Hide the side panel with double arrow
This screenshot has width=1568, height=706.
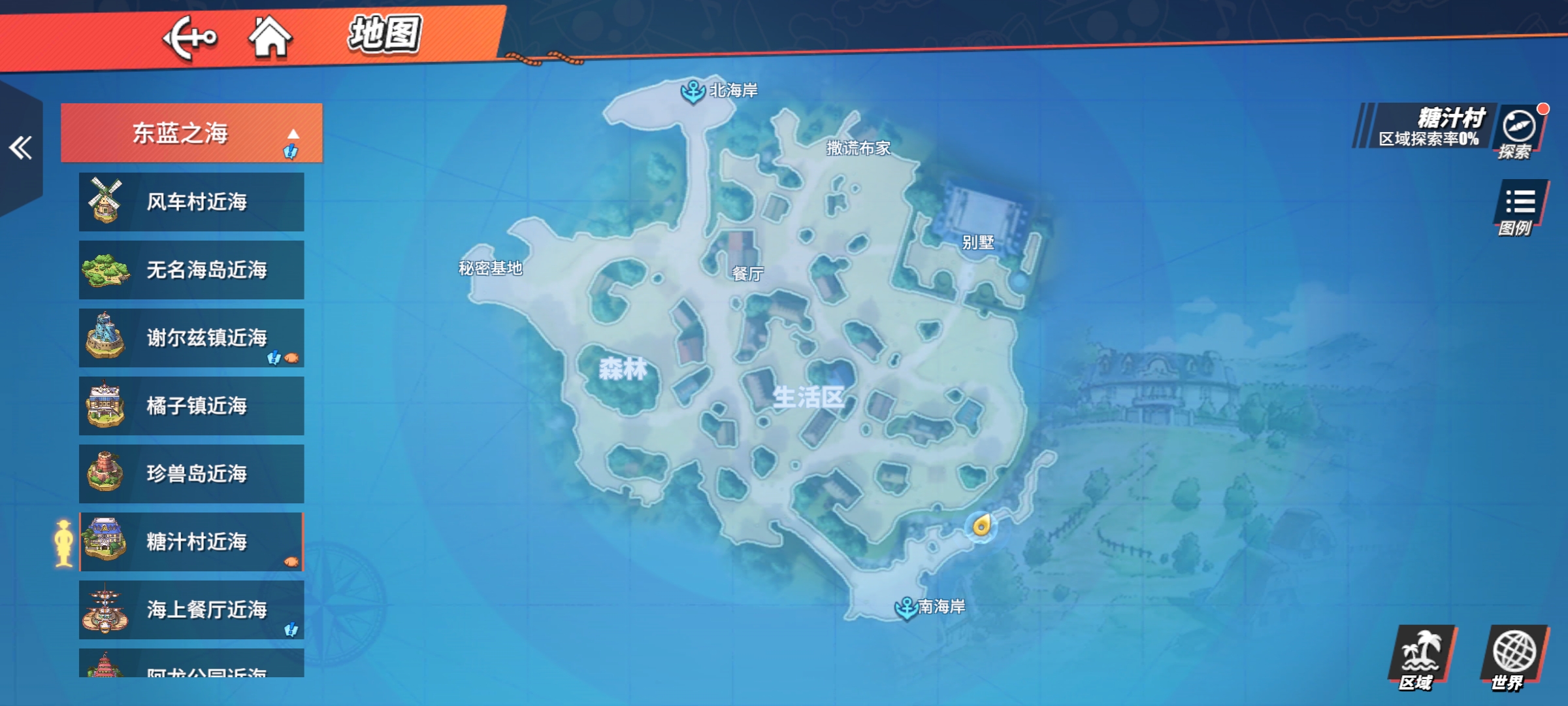[x=20, y=148]
